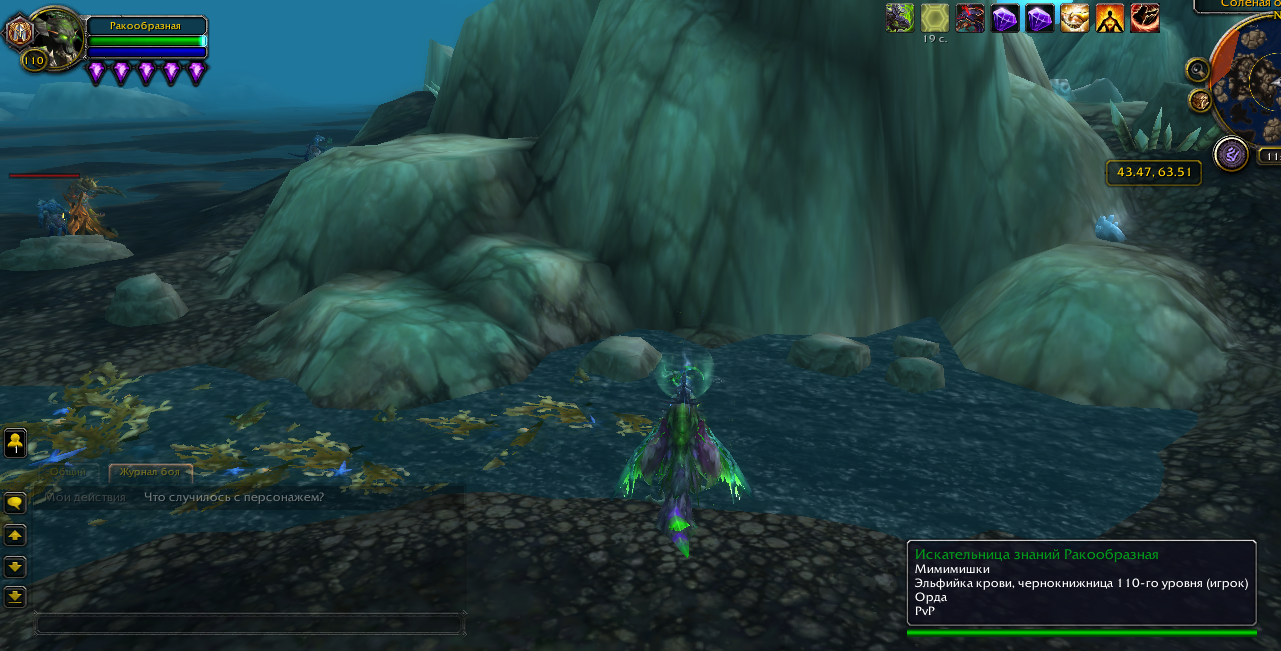The height and width of the screenshot is (651, 1281).
Task: Click the magnifying glass tracking button
Action: [1198, 69]
